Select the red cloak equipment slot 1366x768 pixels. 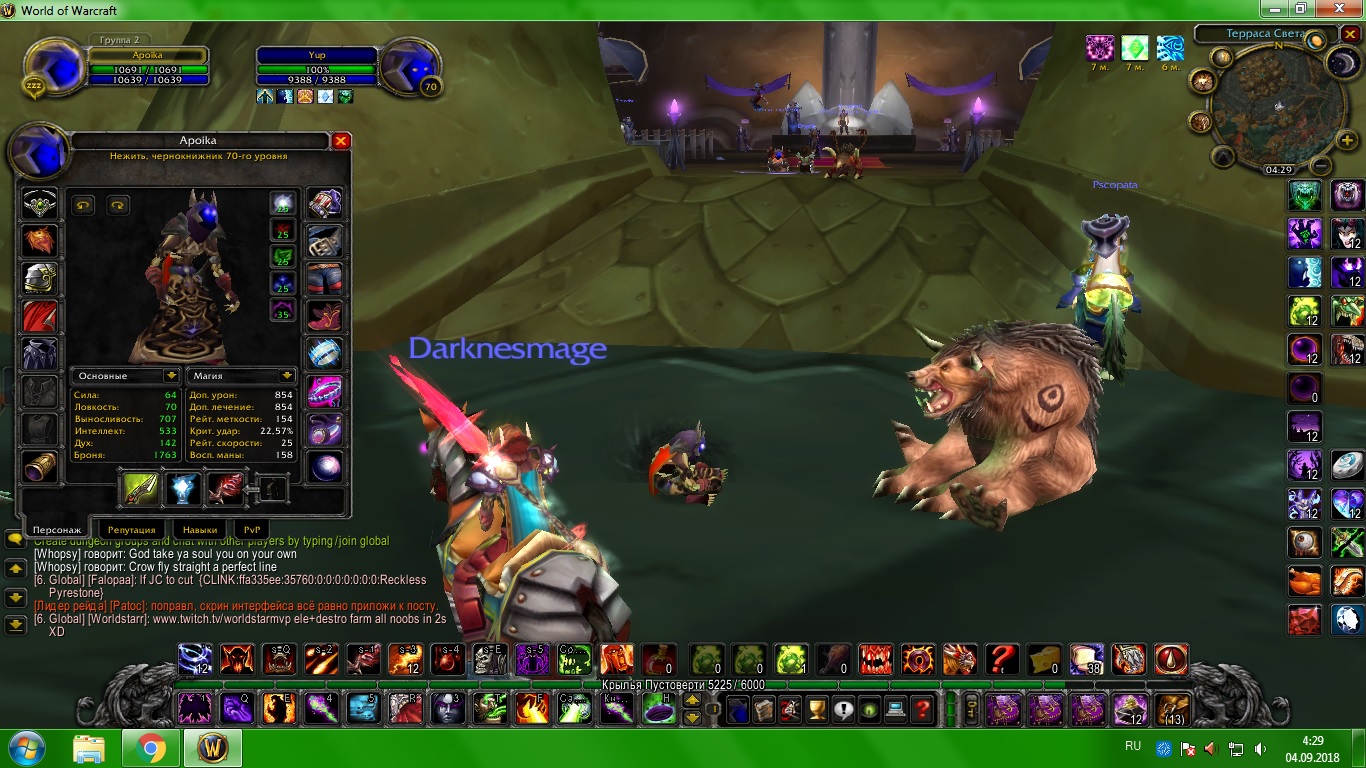(x=40, y=317)
